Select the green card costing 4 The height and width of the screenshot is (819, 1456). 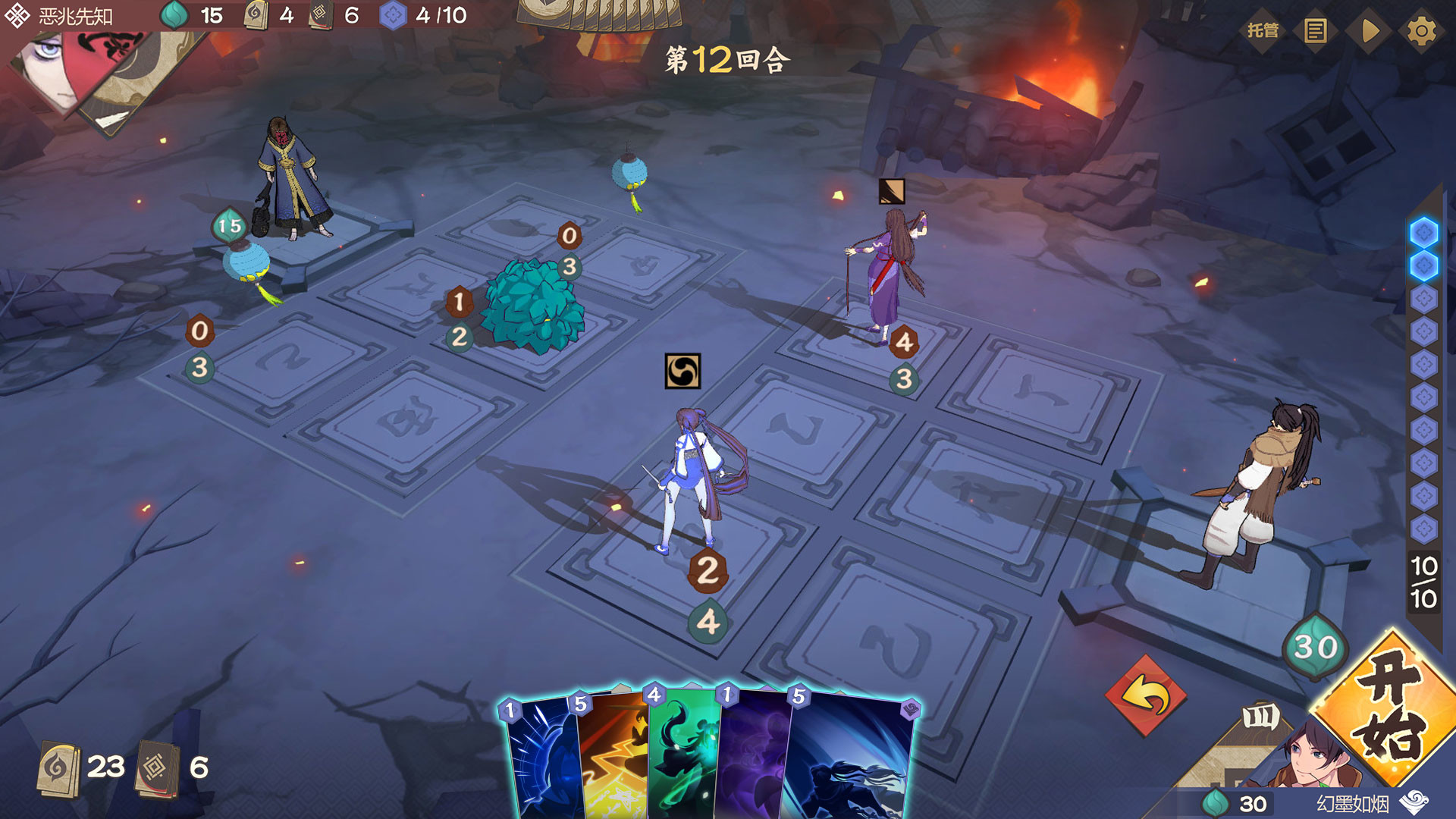click(x=682, y=758)
